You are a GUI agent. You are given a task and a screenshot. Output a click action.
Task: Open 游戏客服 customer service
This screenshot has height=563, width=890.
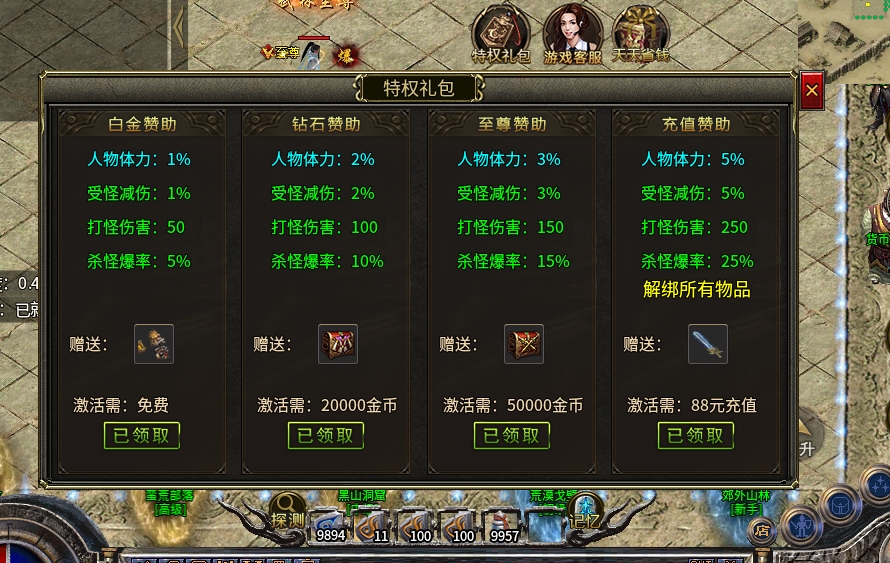pos(573,35)
